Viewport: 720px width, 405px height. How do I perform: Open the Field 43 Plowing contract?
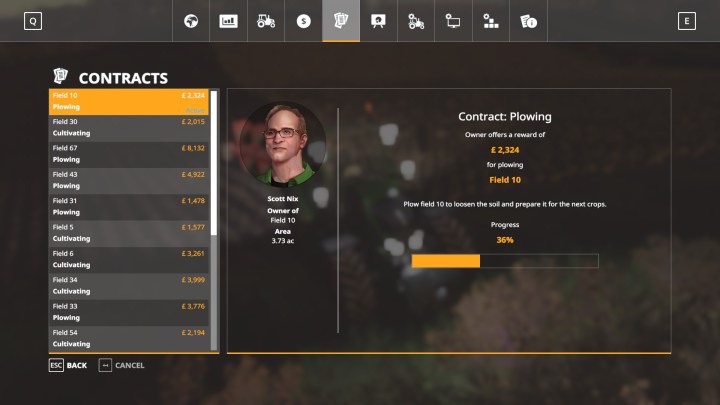pos(130,180)
